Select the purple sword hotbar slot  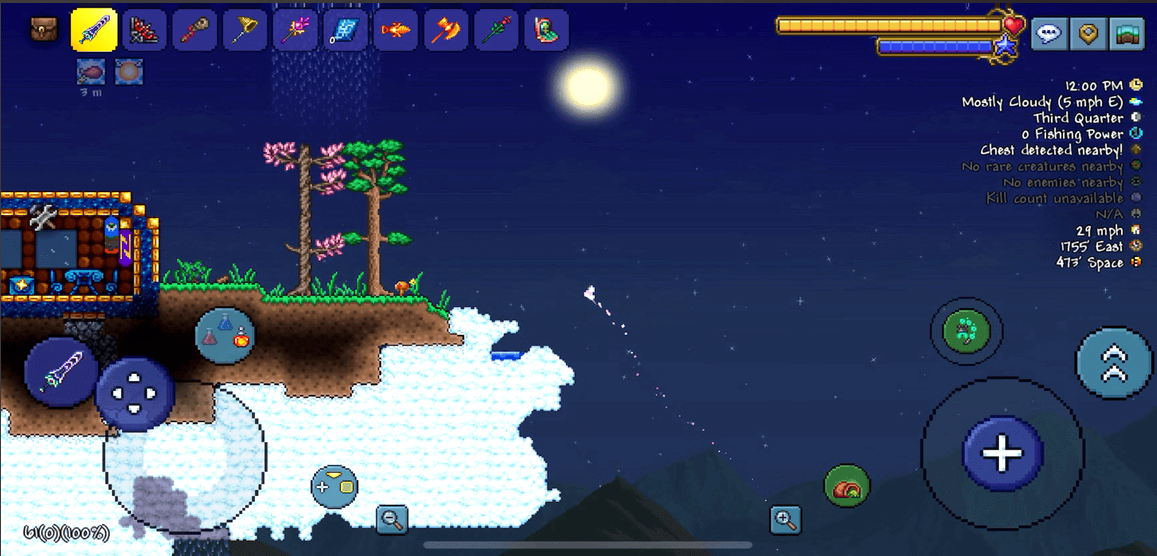(94, 30)
